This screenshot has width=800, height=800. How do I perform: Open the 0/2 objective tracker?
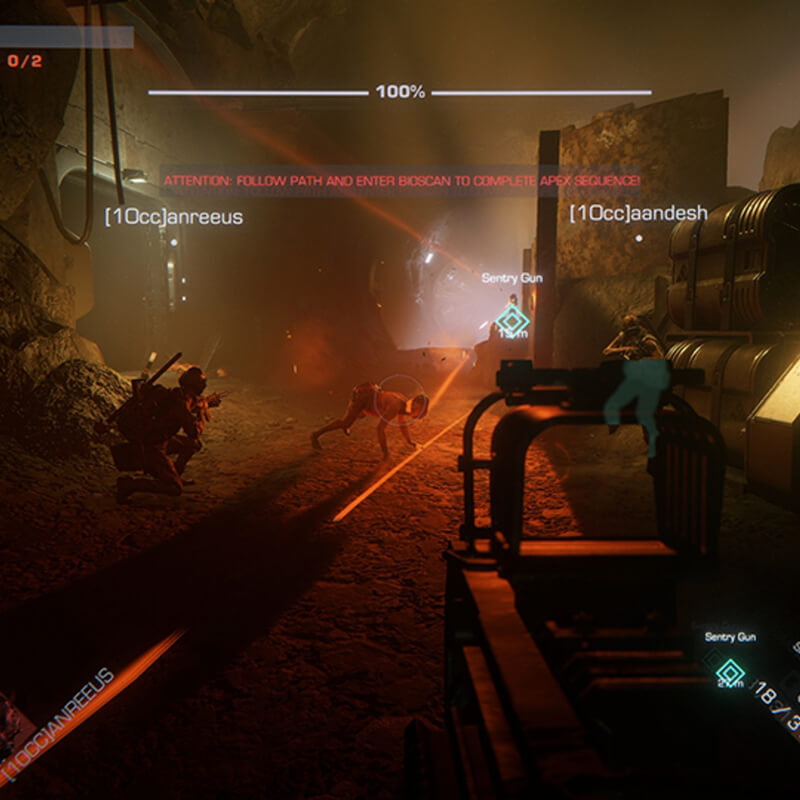(26, 60)
